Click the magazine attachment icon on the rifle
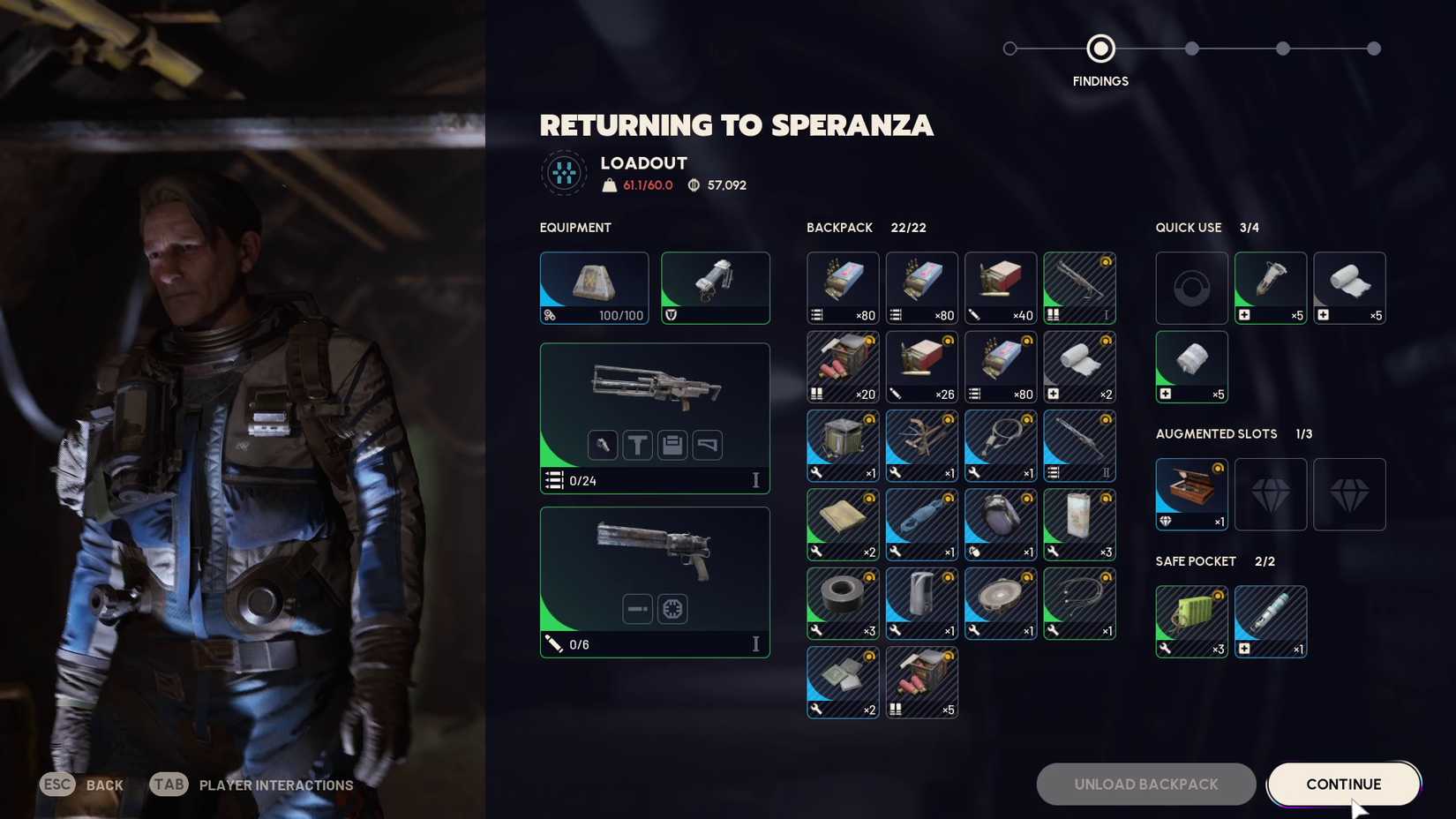This screenshot has height=819, width=1456. [672, 445]
